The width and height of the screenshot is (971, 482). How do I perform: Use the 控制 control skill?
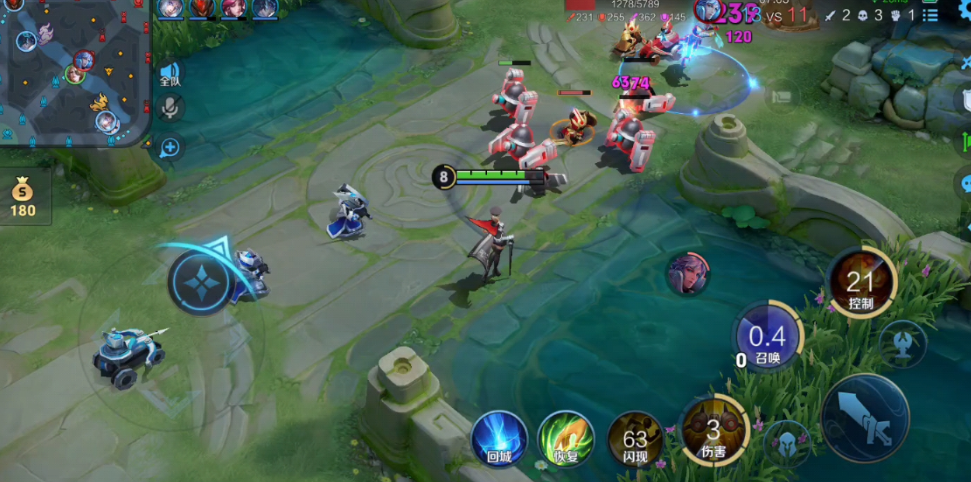(861, 283)
